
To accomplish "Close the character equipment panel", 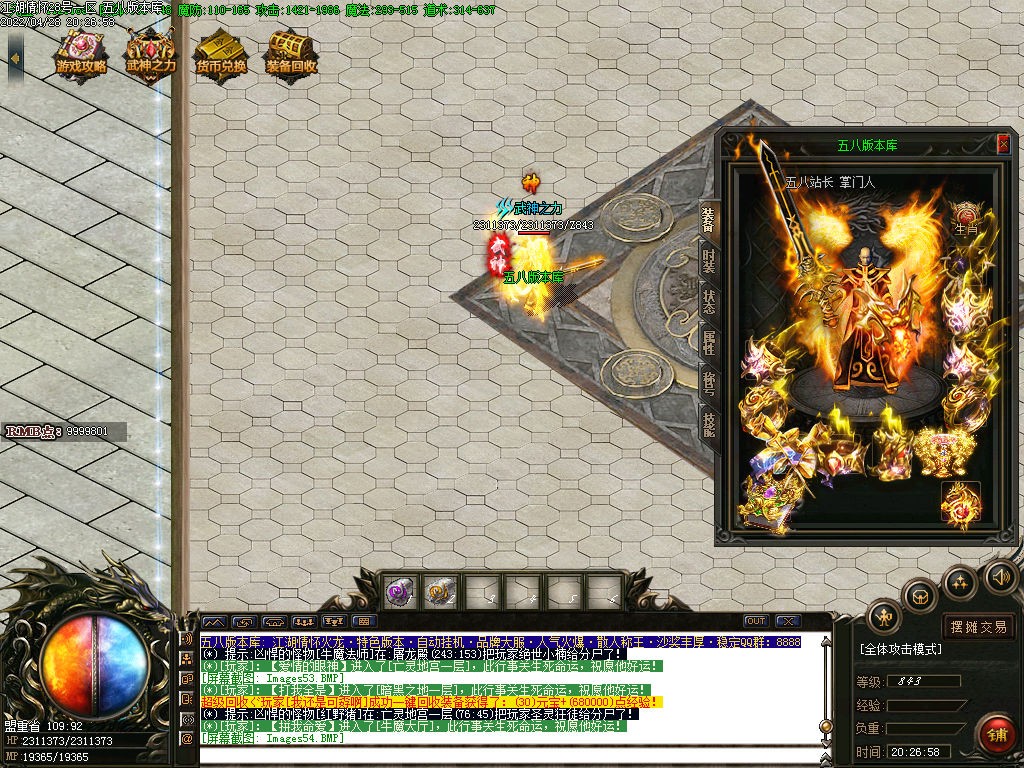I will pyautogui.click(x=1003, y=144).
